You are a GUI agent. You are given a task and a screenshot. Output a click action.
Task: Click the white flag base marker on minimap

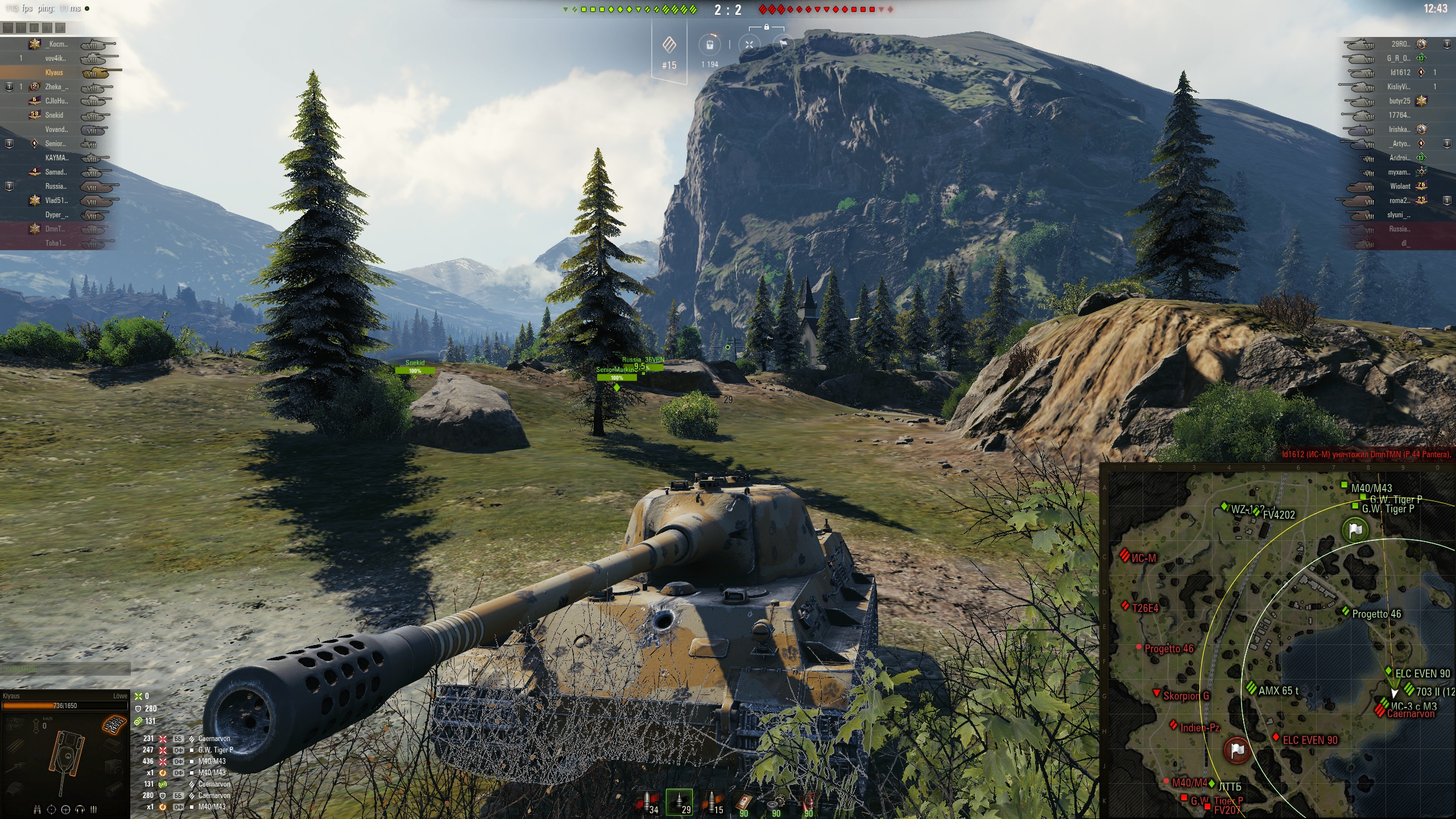pos(1355,530)
